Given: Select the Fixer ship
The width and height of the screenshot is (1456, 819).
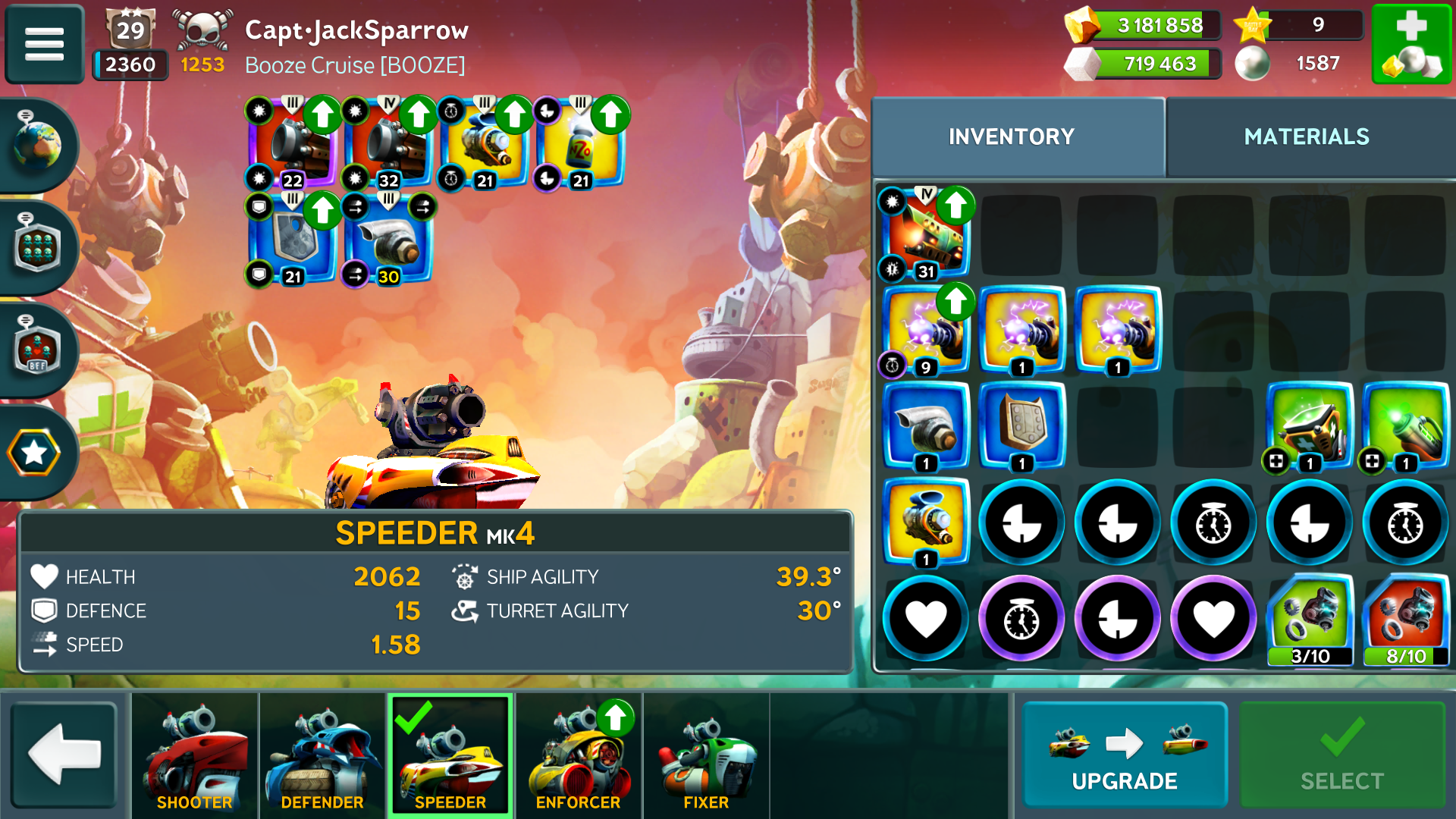Looking at the screenshot, I should coord(706,756).
